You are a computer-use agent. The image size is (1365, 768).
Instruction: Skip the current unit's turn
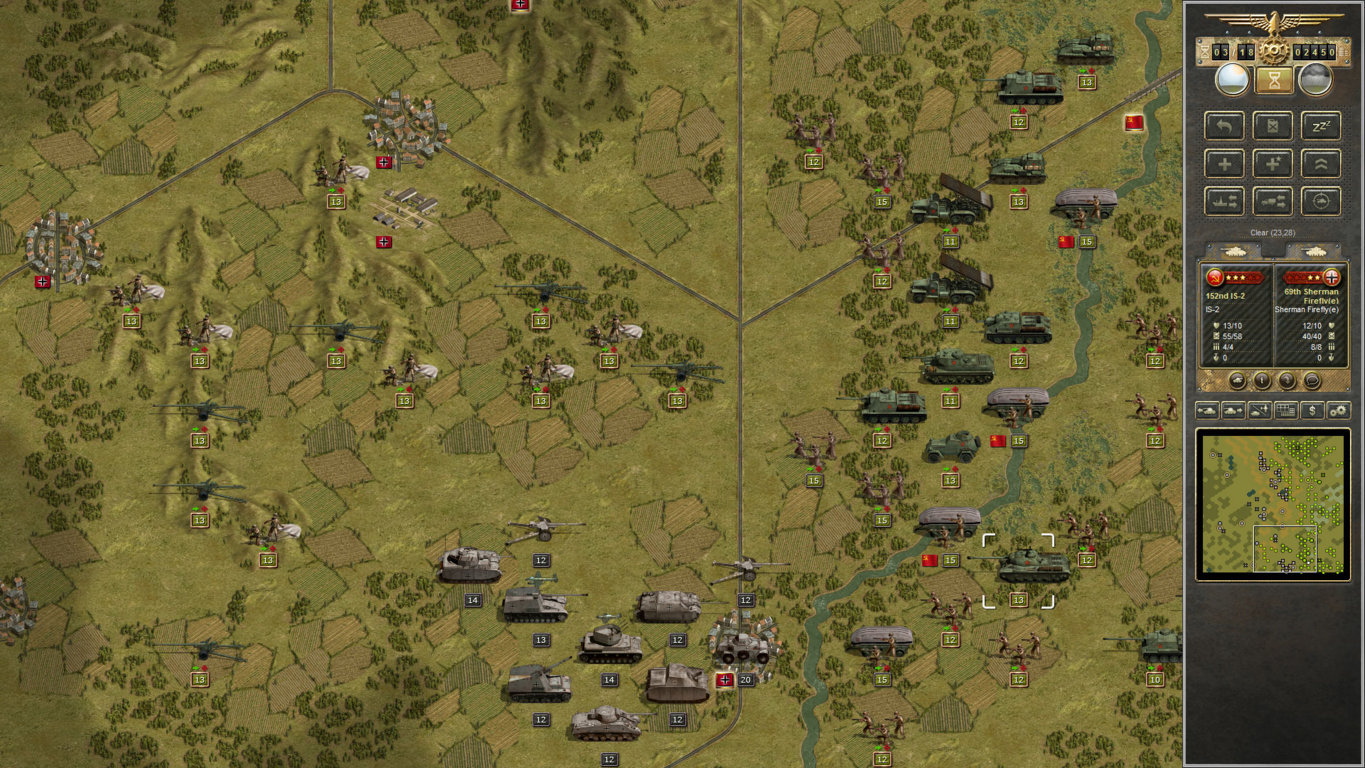[1273, 125]
